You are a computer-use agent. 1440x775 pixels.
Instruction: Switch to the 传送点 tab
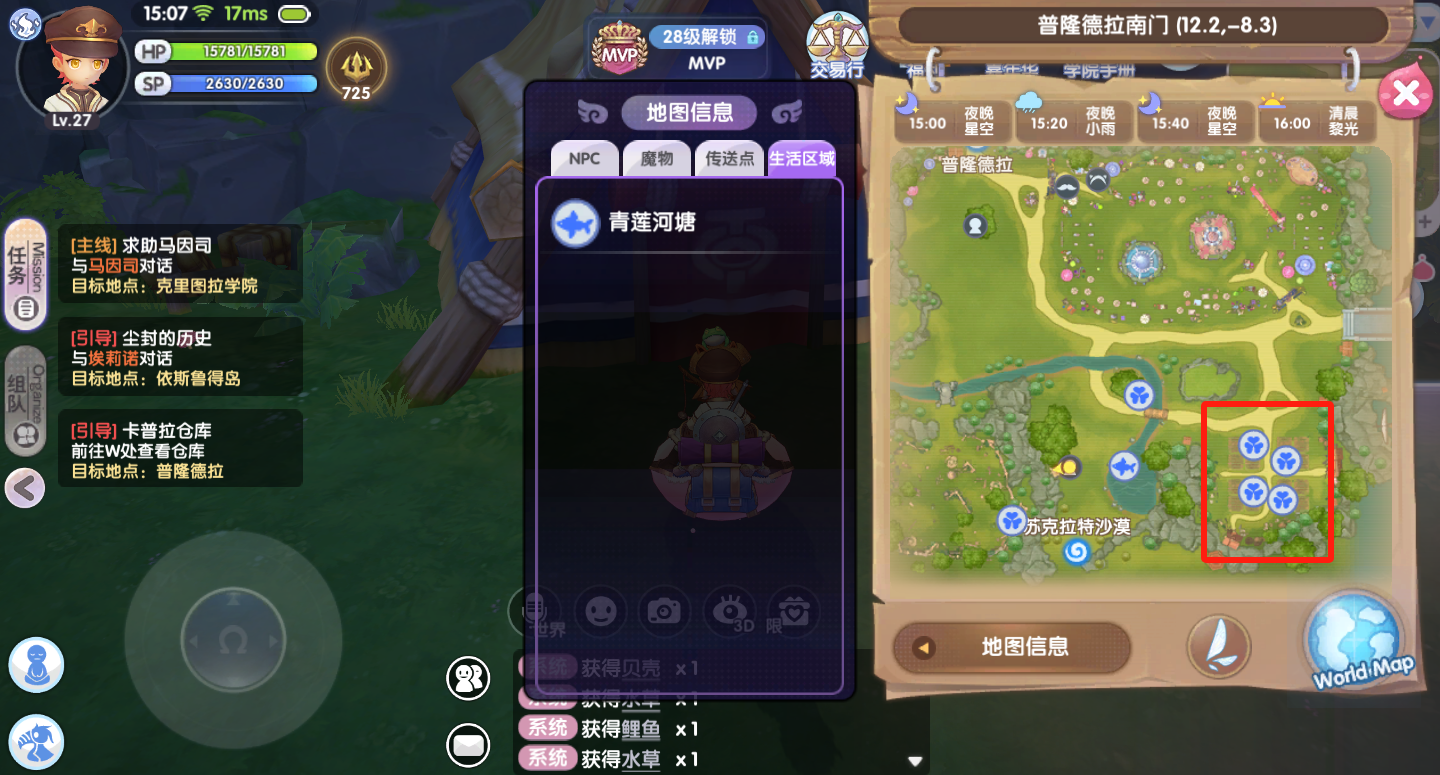(x=729, y=158)
